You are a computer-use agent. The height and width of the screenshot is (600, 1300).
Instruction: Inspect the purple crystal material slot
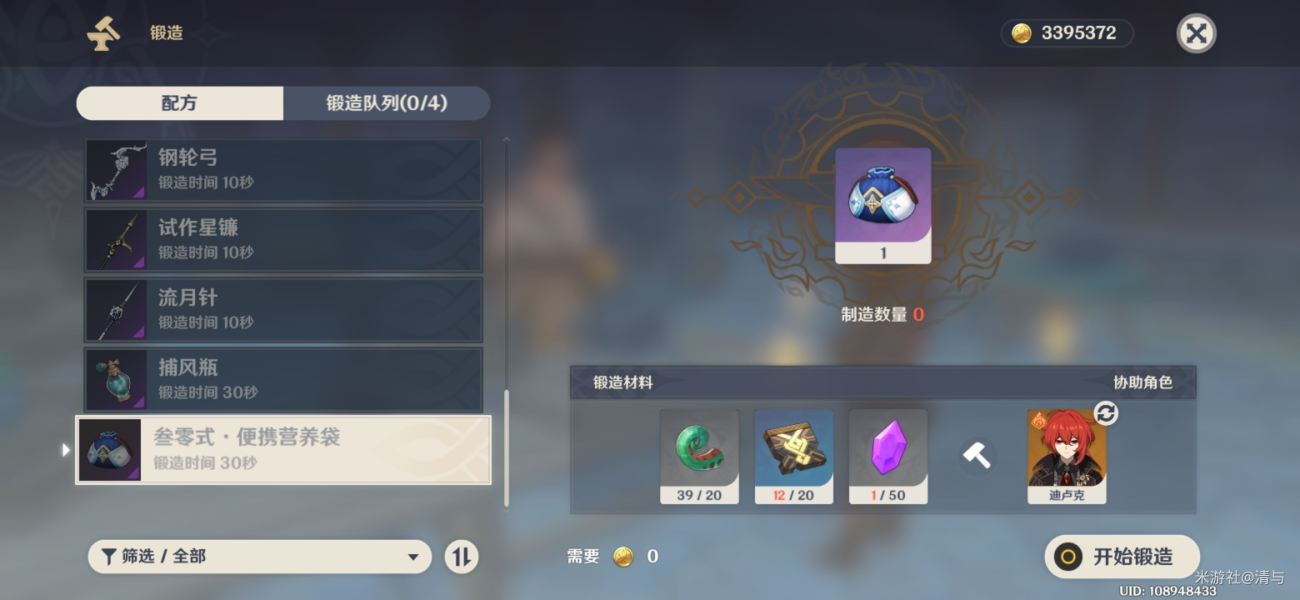pos(888,455)
